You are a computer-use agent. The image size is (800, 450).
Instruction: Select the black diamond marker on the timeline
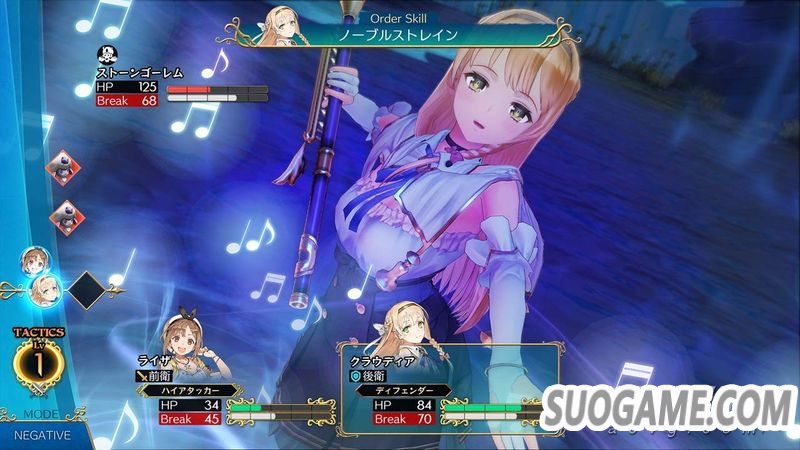pyautogui.click(x=89, y=291)
